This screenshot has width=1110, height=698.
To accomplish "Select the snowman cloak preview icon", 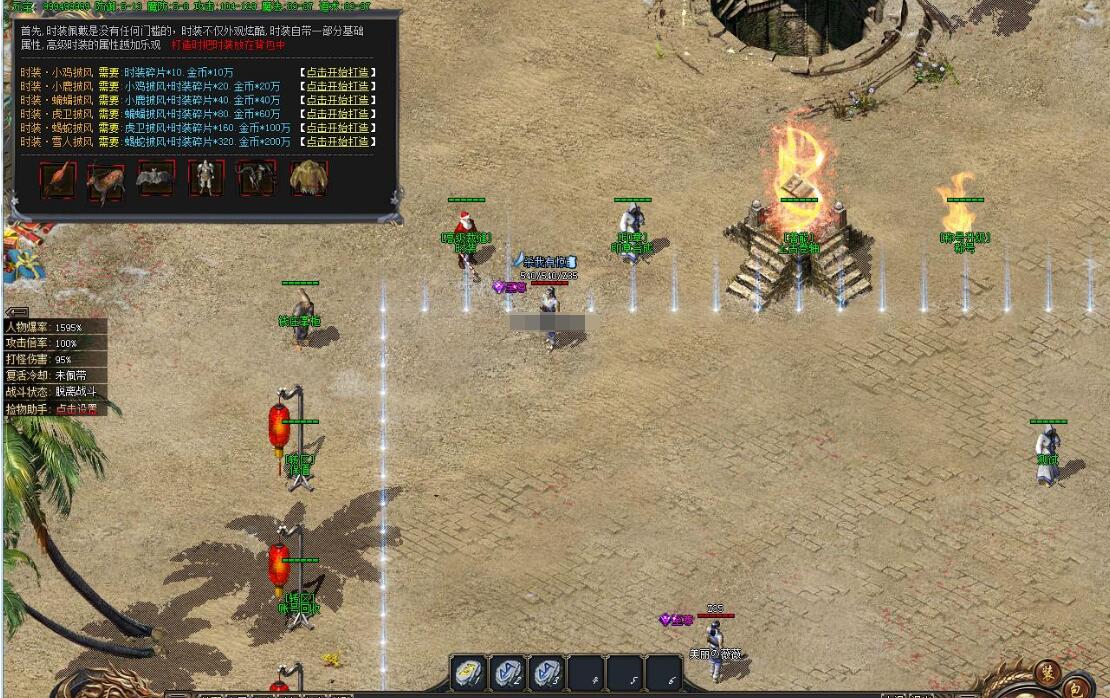I will [x=309, y=179].
